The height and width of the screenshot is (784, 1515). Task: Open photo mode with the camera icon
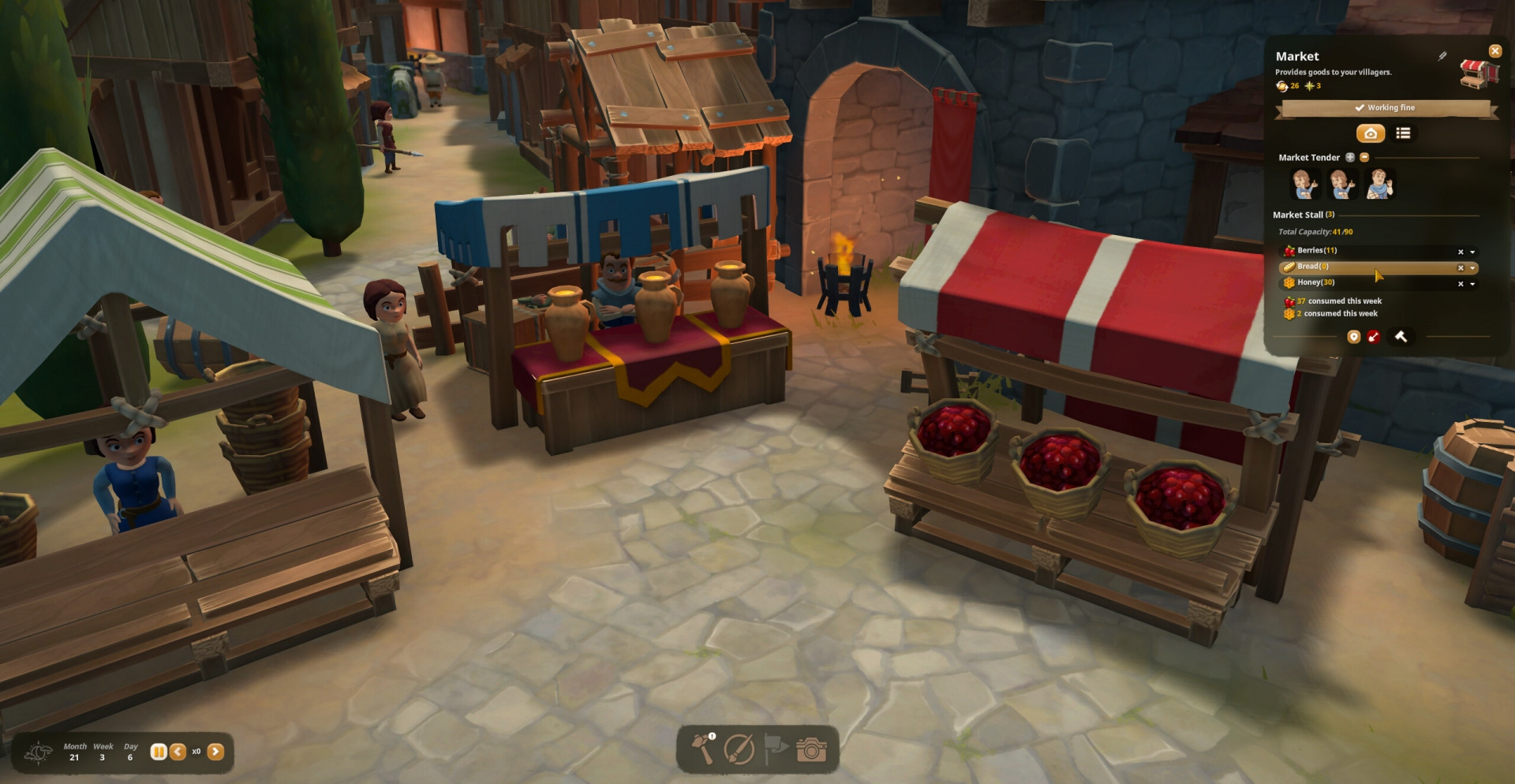coord(810,749)
